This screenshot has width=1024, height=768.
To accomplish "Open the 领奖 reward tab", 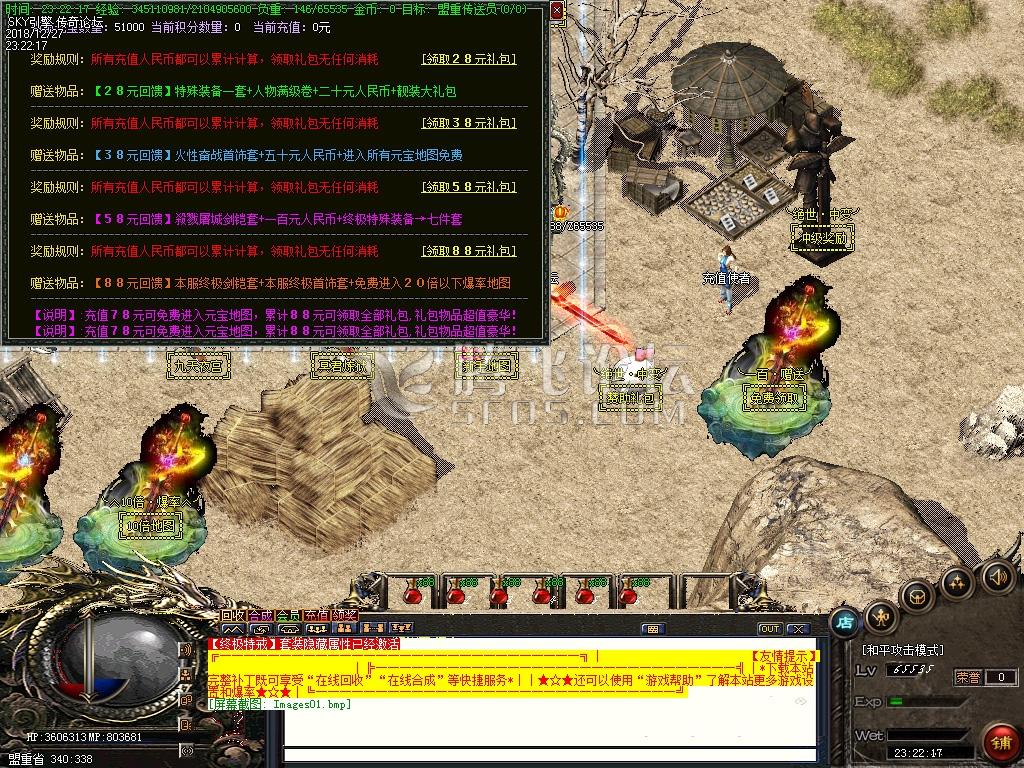I will tap(345, 614).
